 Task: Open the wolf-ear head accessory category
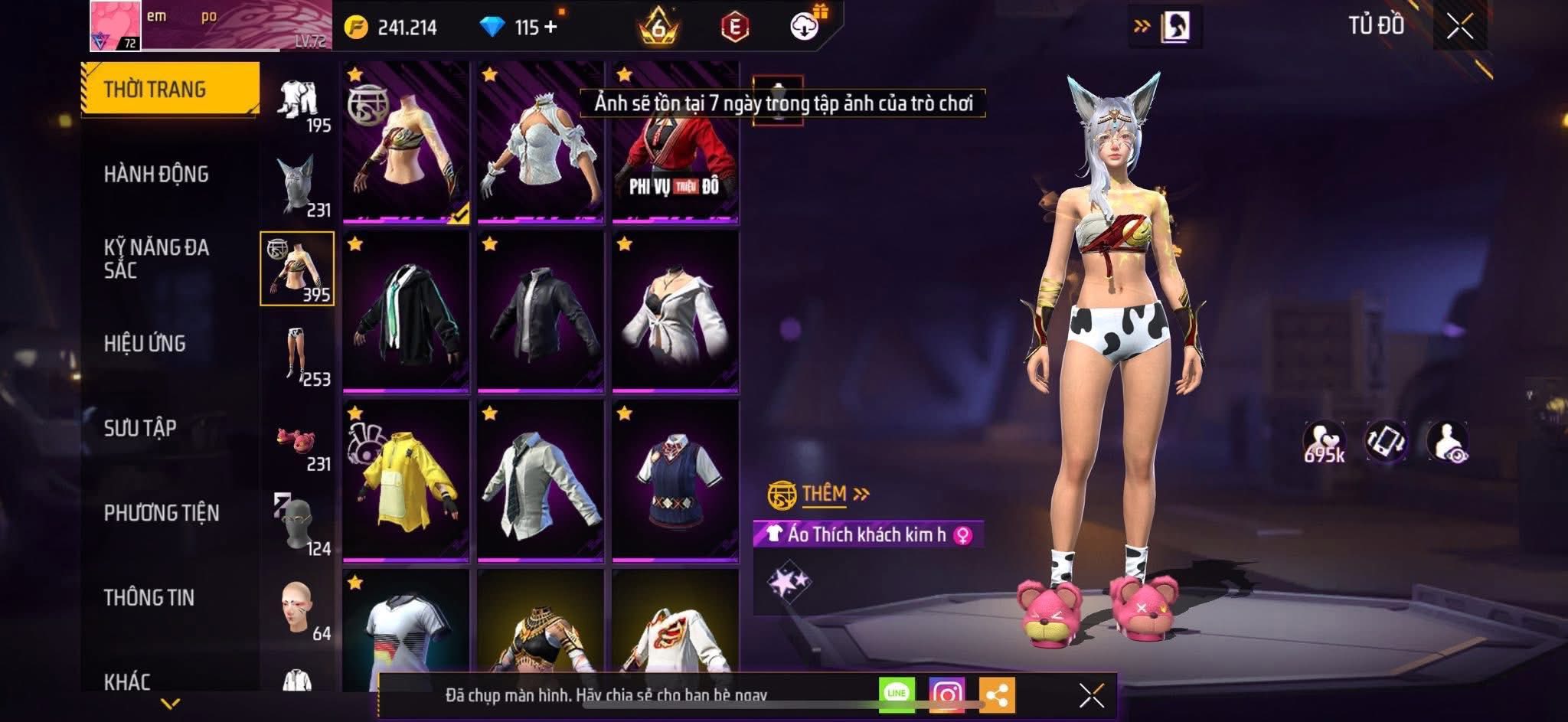pyautogui.click(x=297, y=185)
